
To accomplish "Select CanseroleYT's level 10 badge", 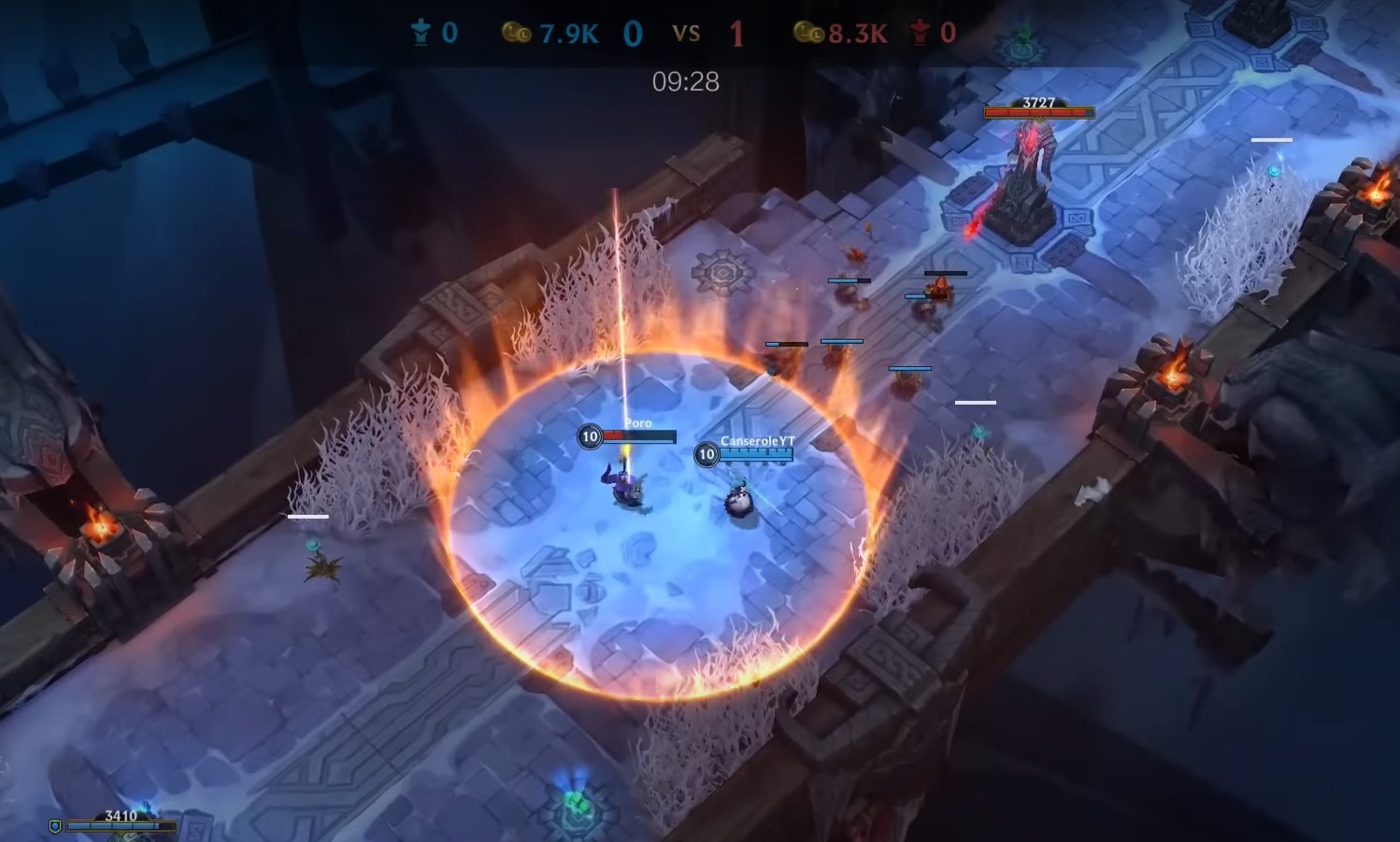I will pyautogui.click(x=706, y=455).
